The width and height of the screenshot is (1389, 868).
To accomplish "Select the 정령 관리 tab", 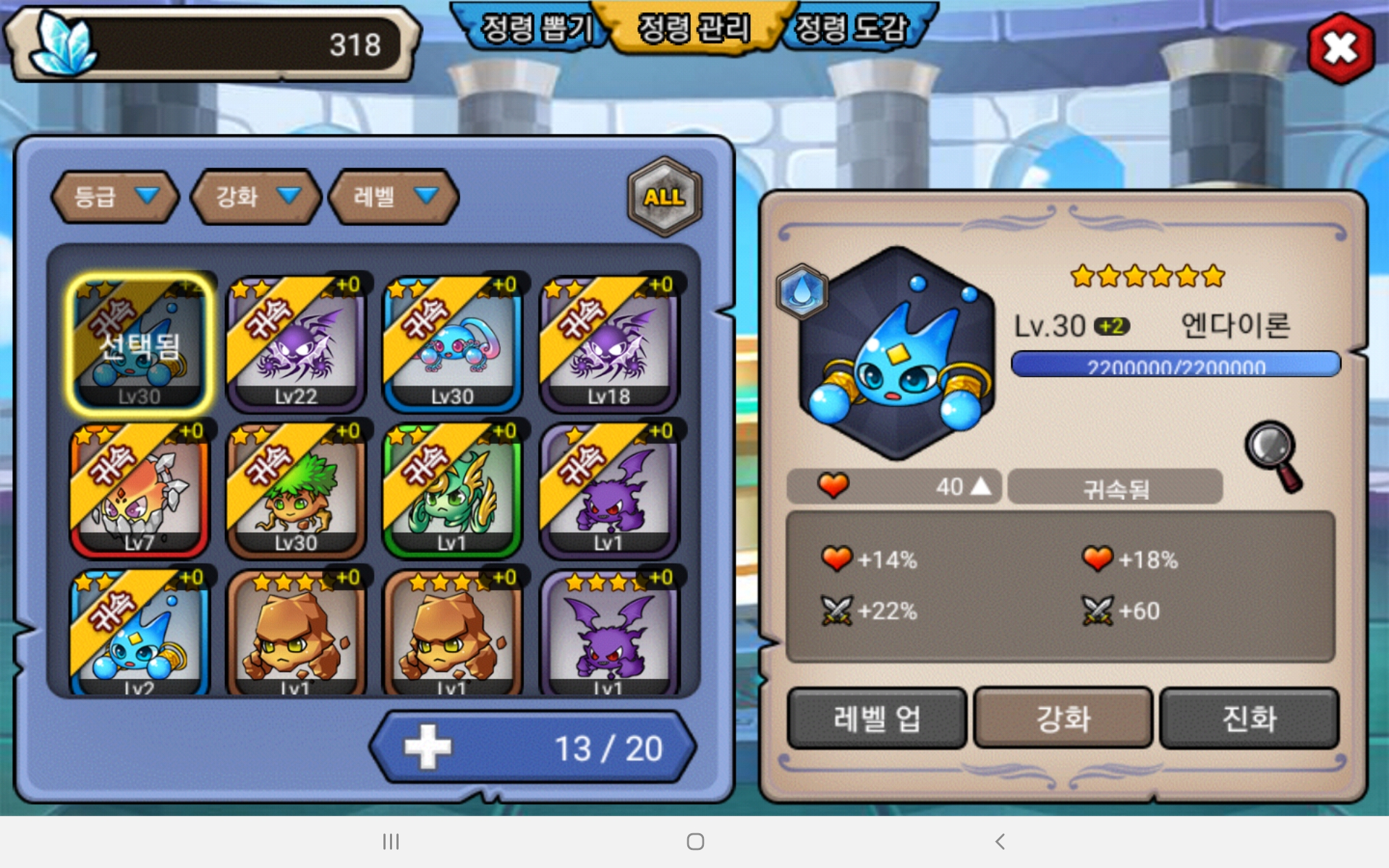I will pos(693,29).
